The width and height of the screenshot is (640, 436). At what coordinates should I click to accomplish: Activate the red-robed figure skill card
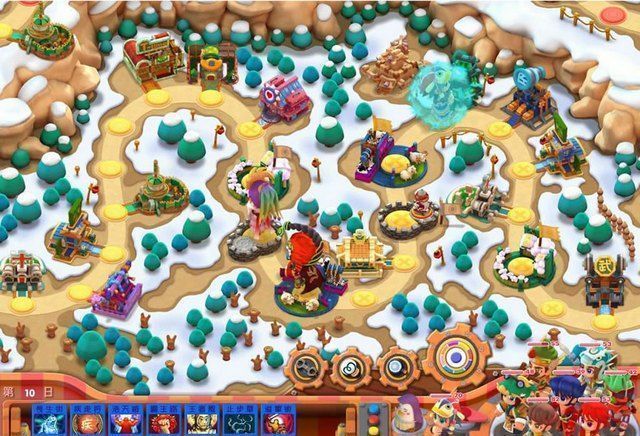pyautogui.click(x=121, y=422)
